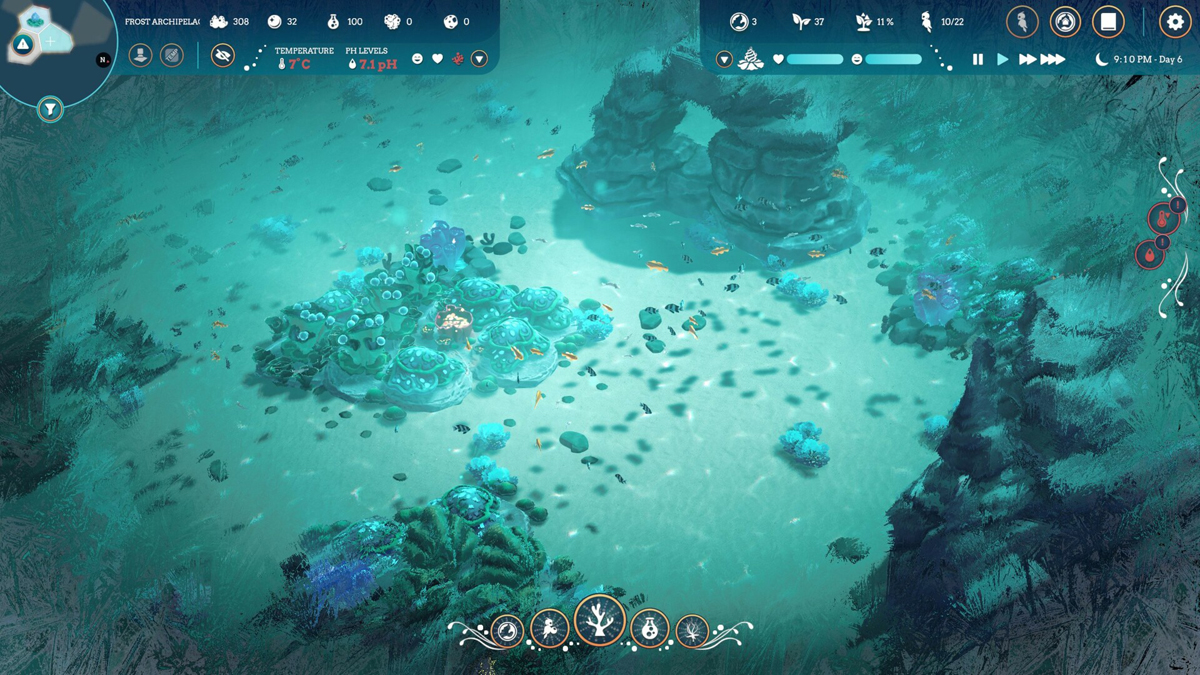Open the flask research tool
This screenshot has width=1200, height=675.
point(650,630)
